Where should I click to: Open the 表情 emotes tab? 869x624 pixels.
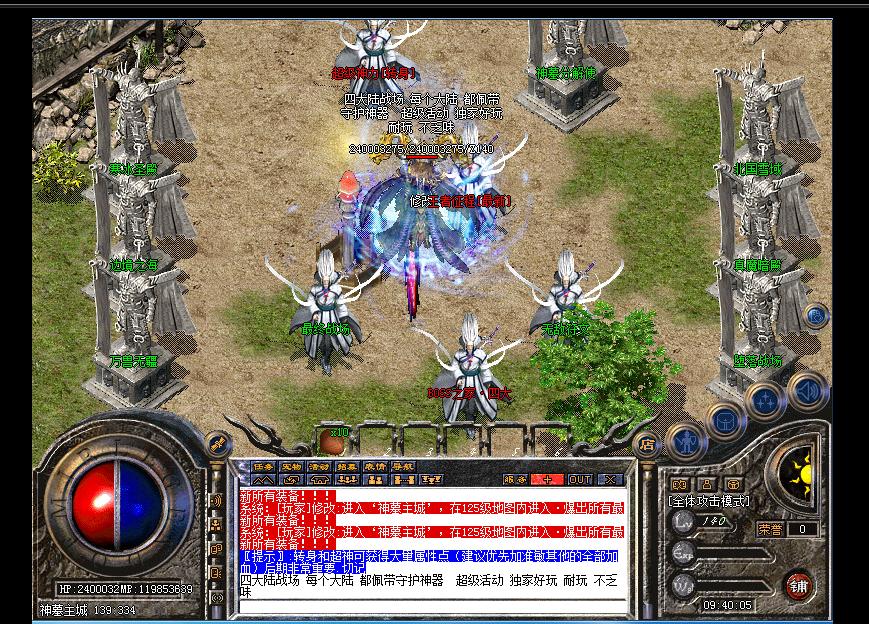tap(375, 466)
